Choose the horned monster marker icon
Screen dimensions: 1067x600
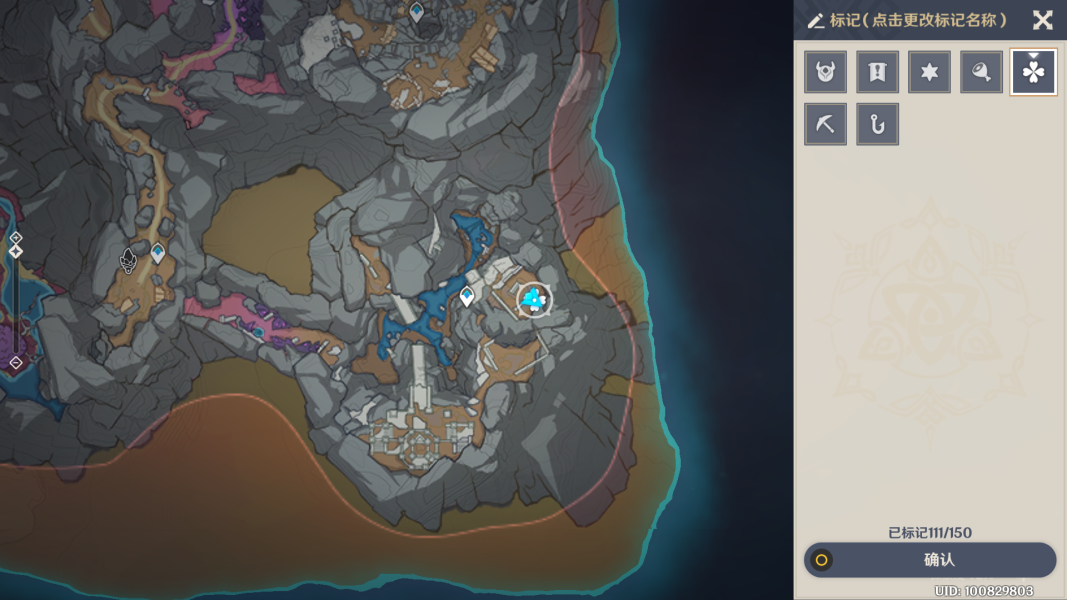pyautogui.click(x=825, y=72)
